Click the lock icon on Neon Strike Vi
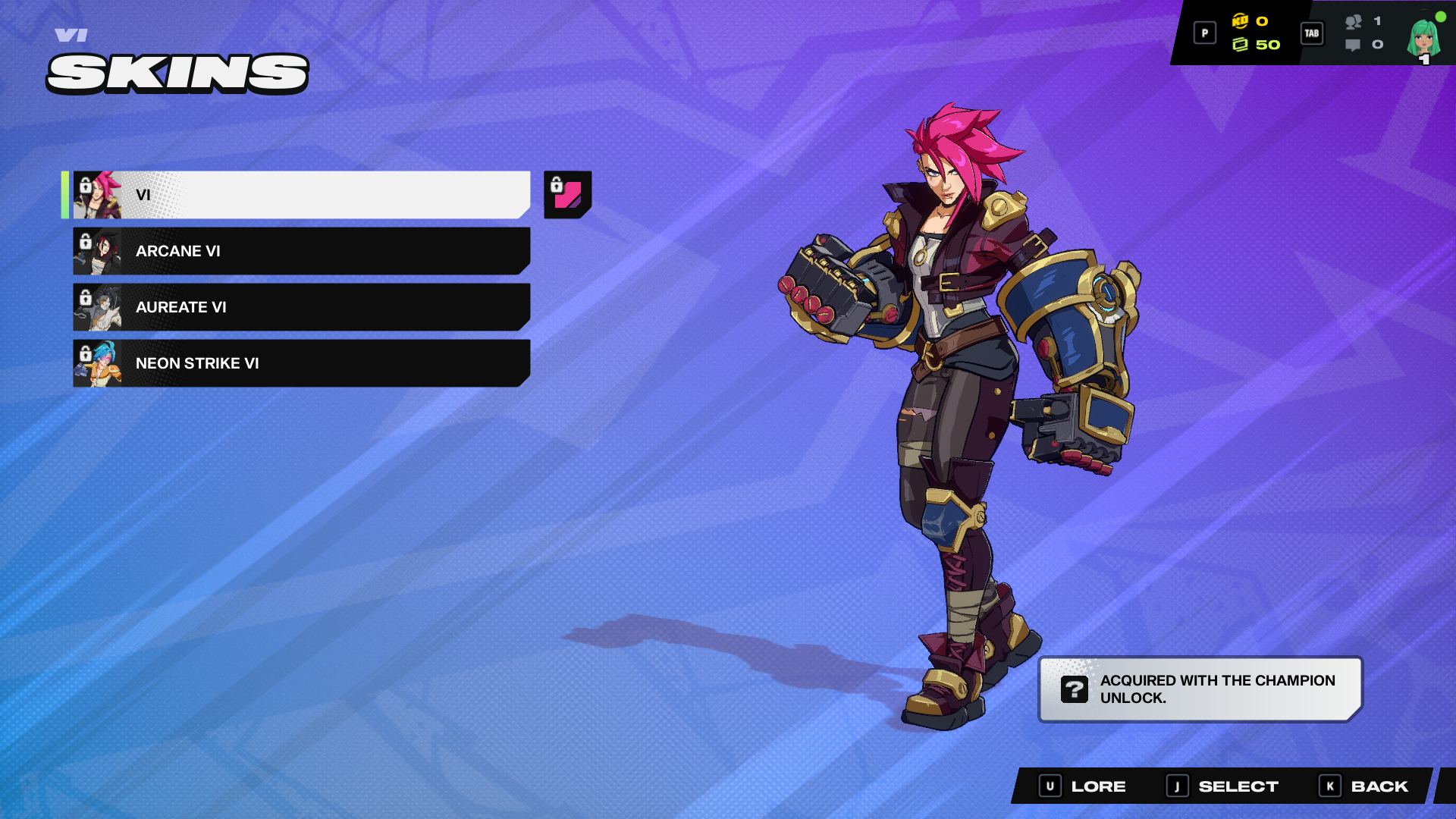 (x=85, y=355)
